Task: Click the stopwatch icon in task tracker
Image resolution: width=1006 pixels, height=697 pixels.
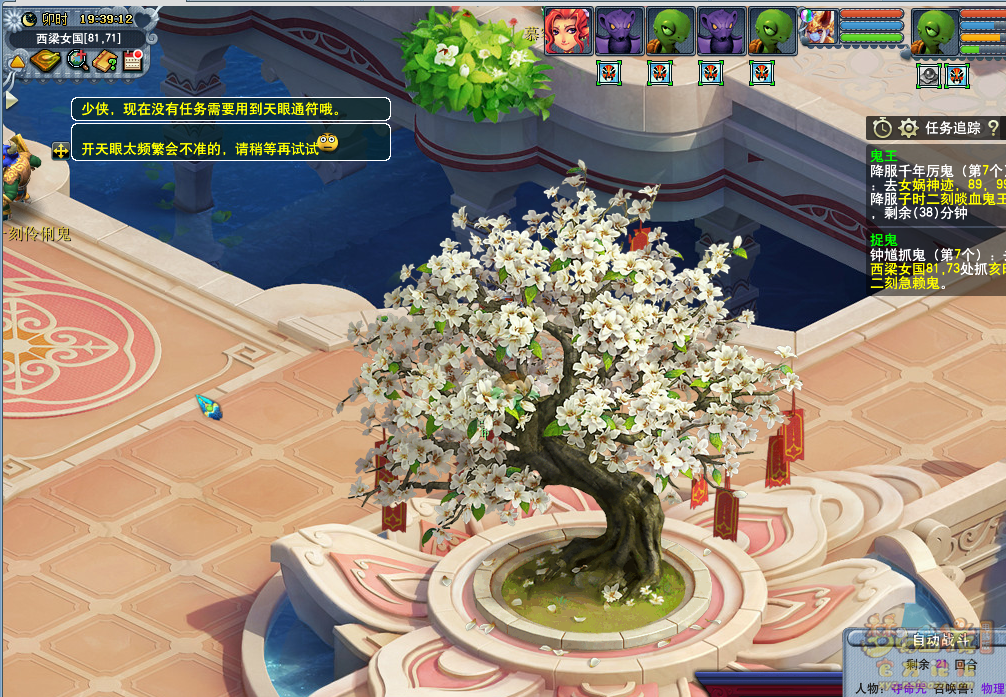Action: (882, 128)
